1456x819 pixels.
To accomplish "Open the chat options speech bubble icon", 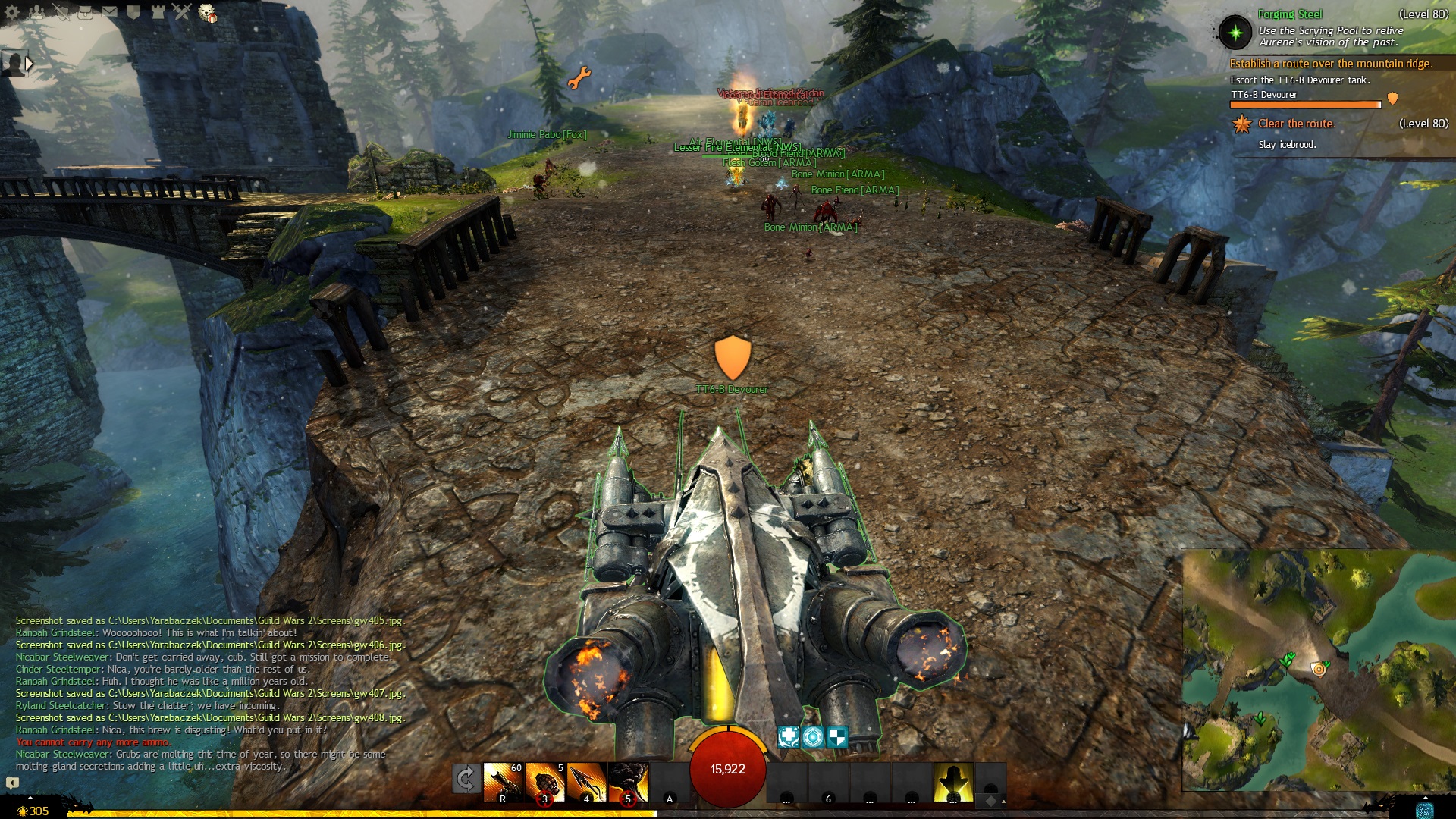I will click(x=12, y=783).
